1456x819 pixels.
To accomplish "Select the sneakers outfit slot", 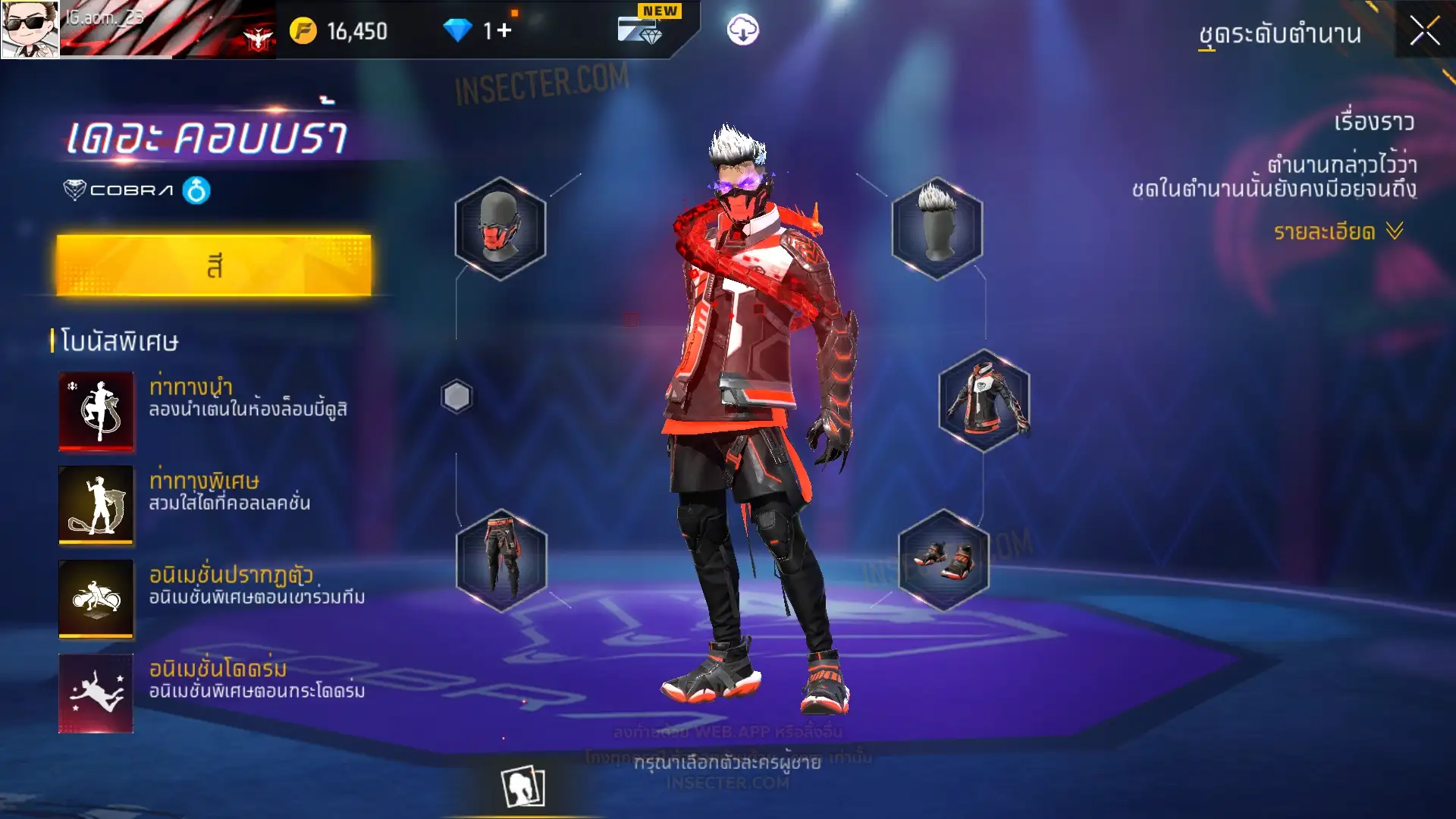I will point(943,560).
